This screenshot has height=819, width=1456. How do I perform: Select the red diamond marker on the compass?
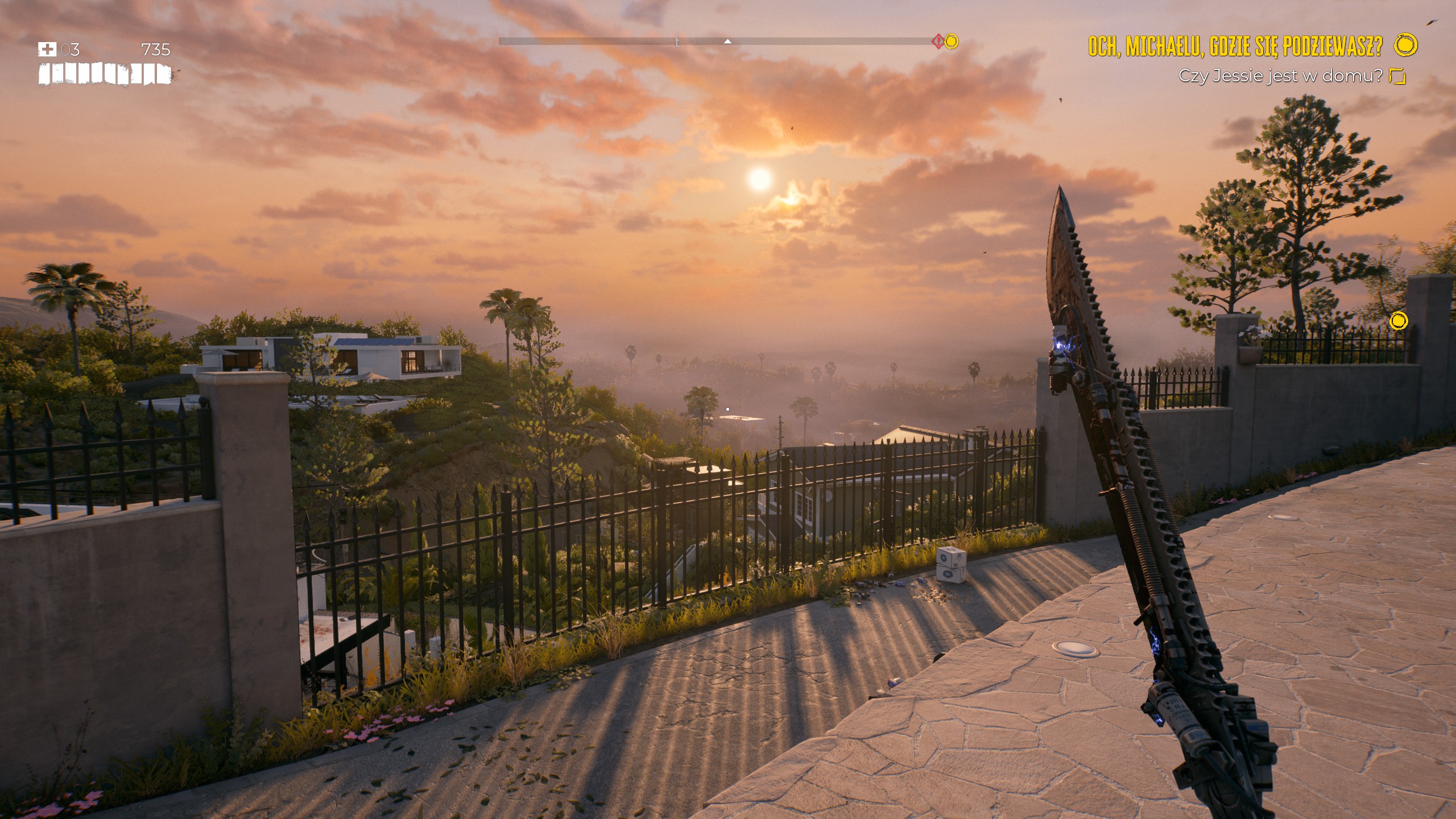(937, 41)
